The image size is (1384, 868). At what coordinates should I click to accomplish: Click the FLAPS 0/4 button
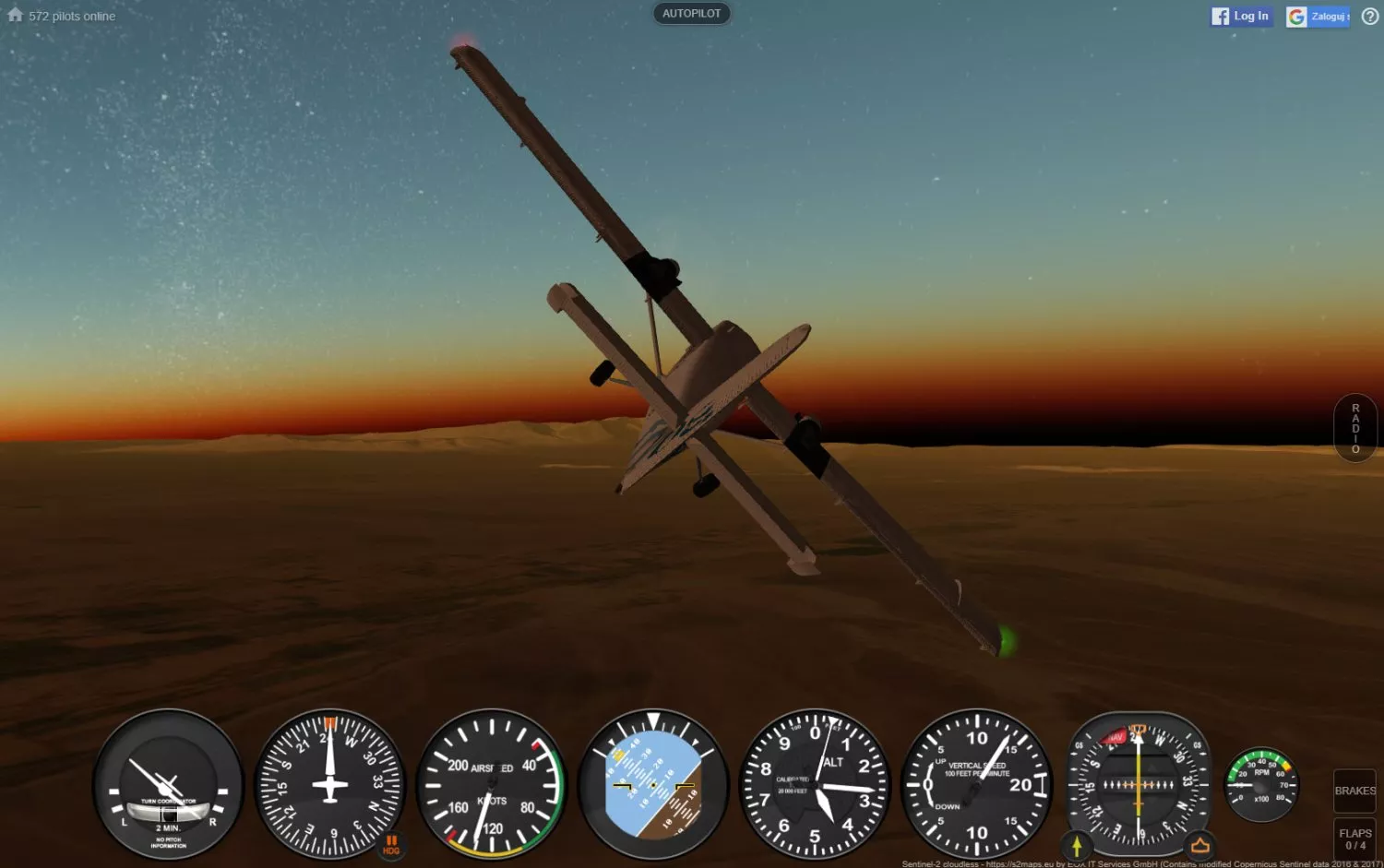coord(1354,838)
